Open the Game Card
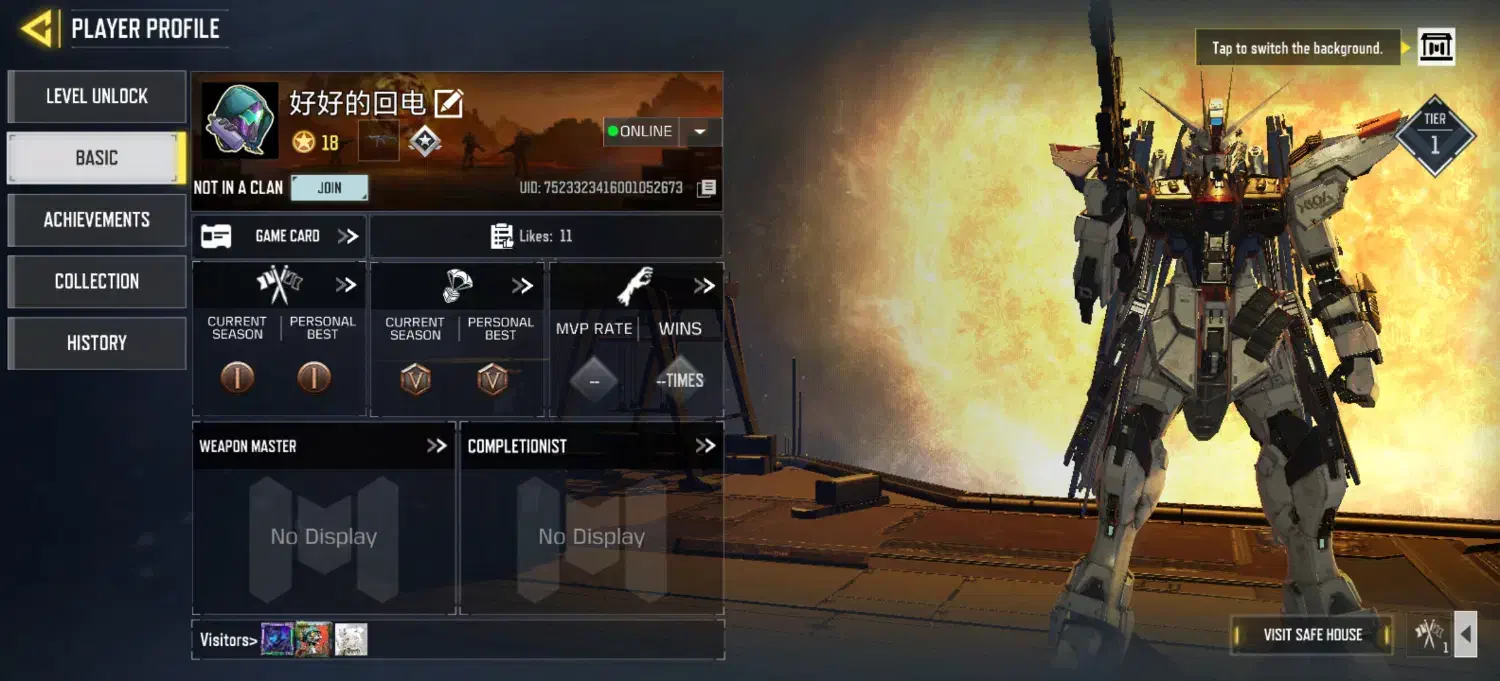Viewport: 1500px width, 681px height. click(280, 236)
